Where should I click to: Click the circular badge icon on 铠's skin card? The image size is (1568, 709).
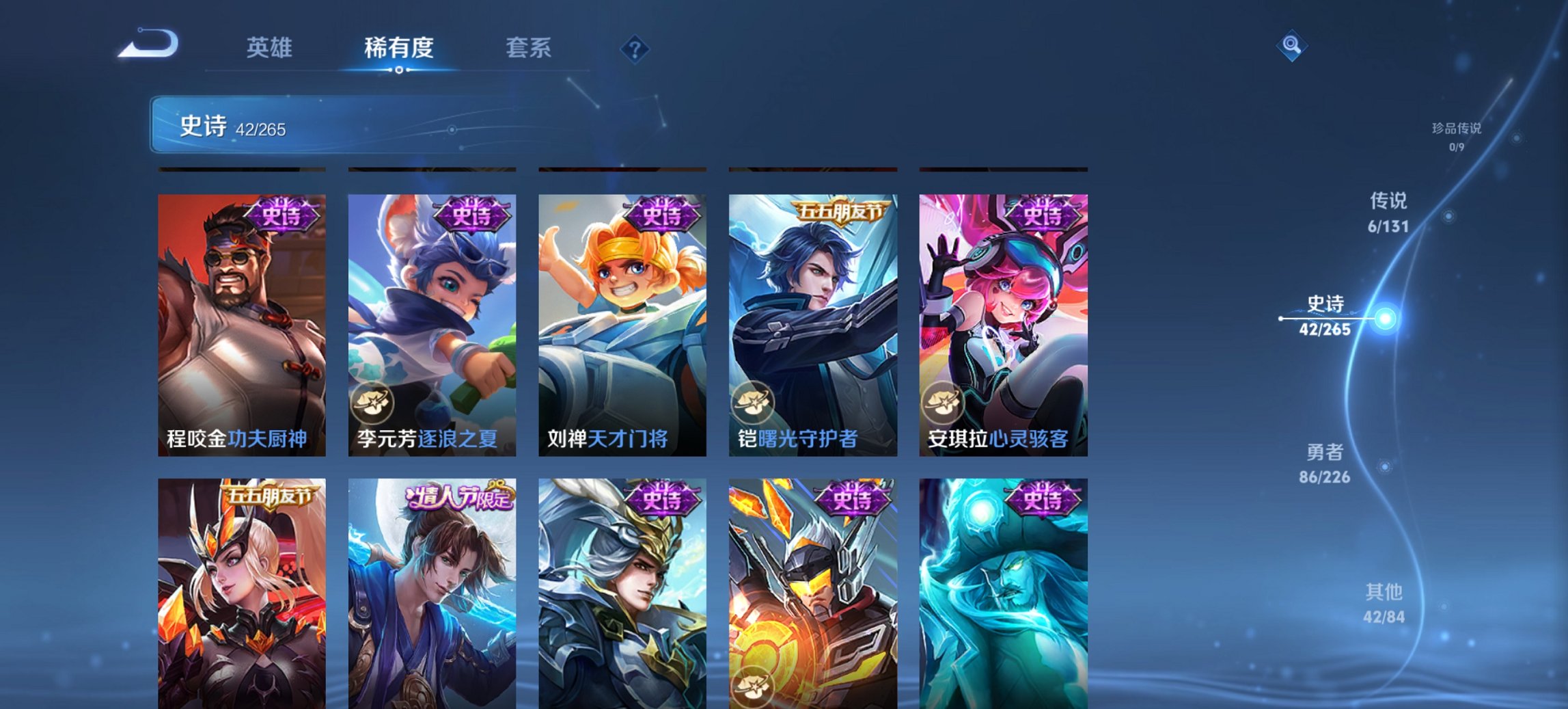(754, 402)
